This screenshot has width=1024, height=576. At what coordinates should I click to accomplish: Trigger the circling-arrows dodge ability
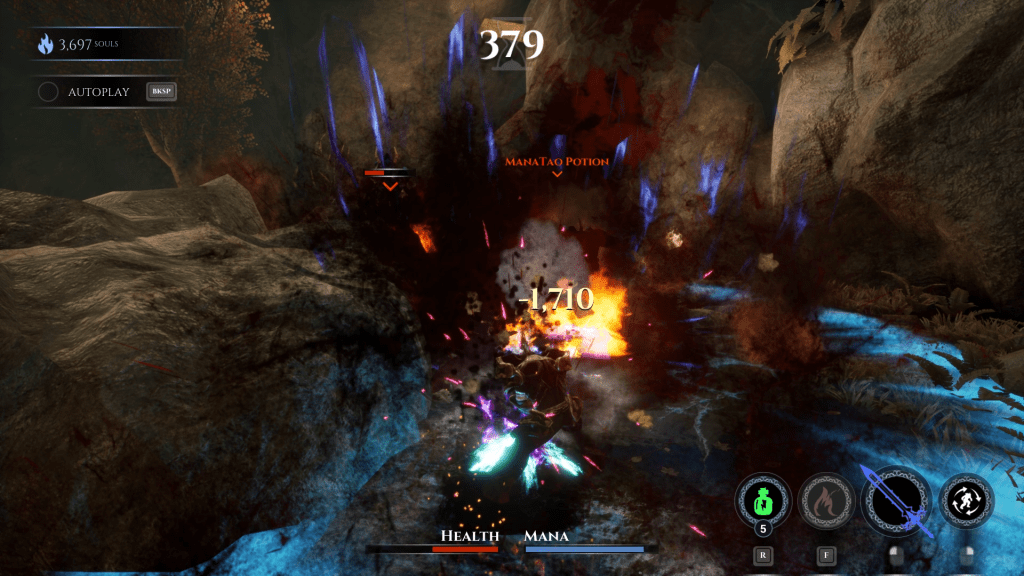tap(967, 499)
